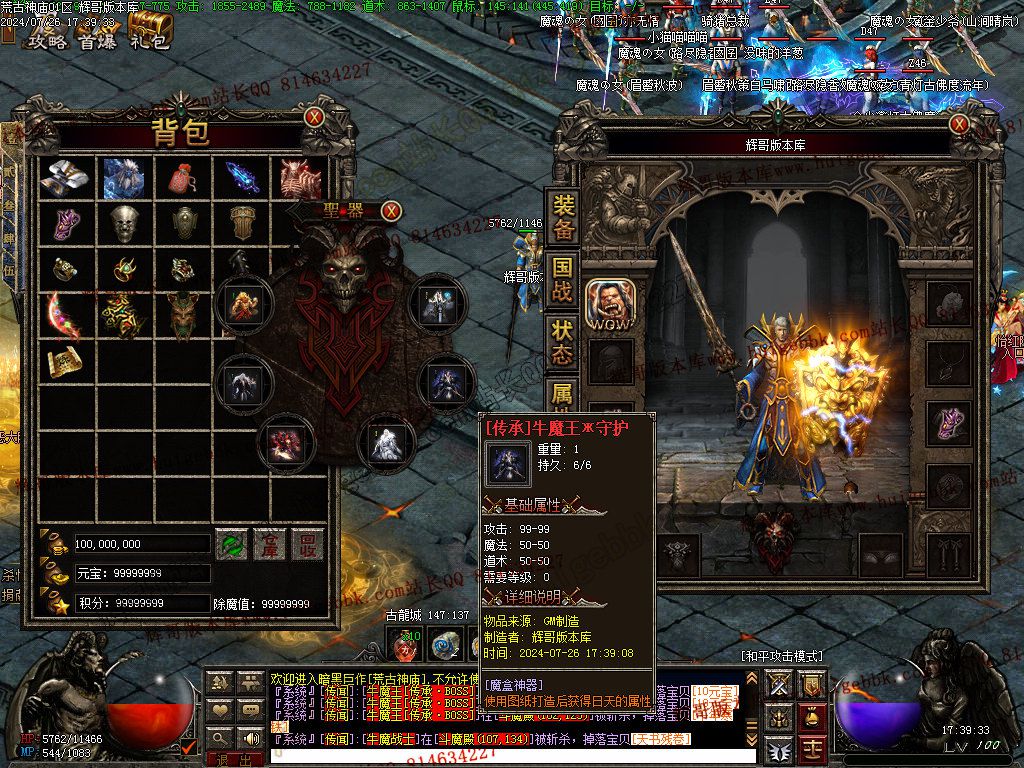Close the 背包 backpack window
Image resolution: width=1024 pixels, height=768 pixels.
pyautogui.click(x=314, y=117)
